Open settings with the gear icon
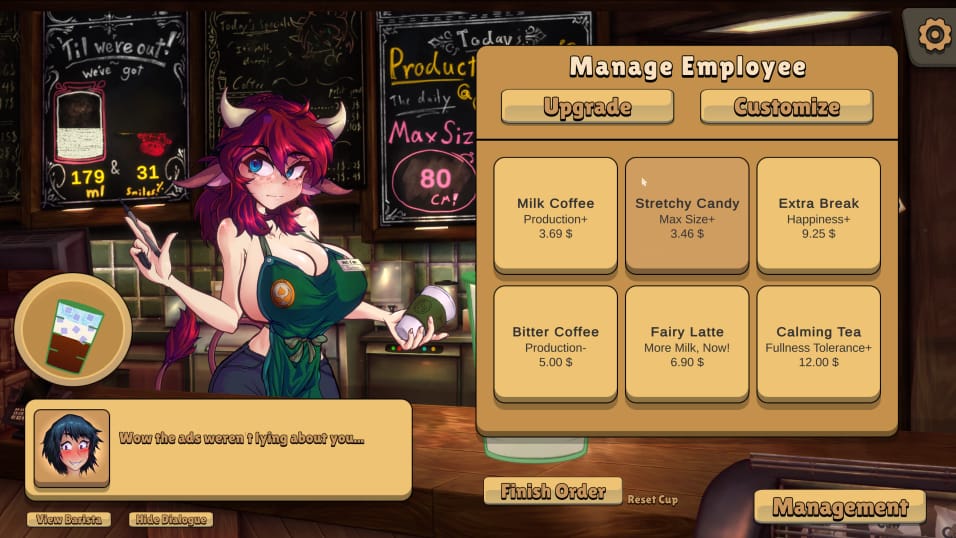This screenshot has height=538, width=956. 934,36
